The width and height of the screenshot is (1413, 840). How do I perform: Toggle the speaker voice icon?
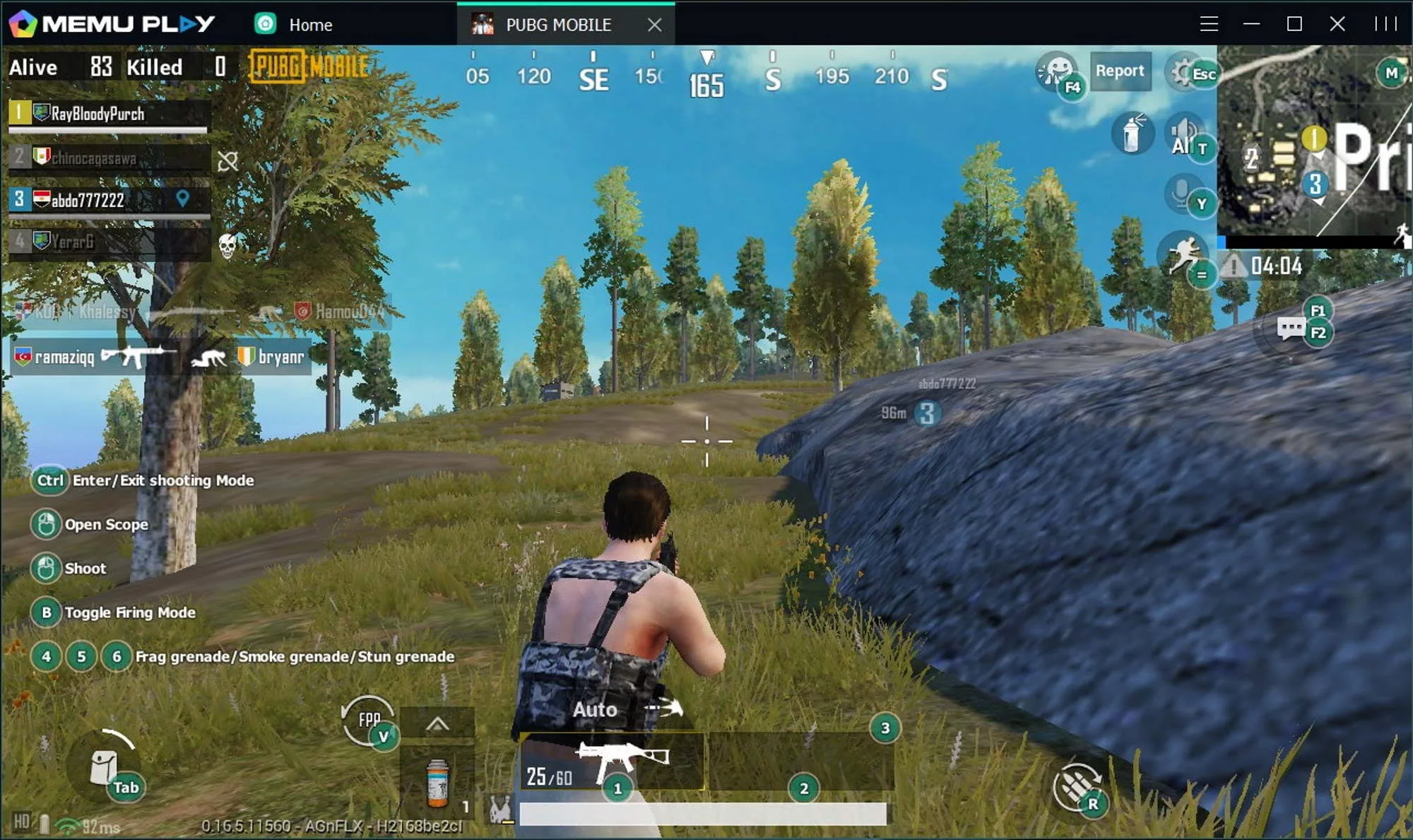1183,134
